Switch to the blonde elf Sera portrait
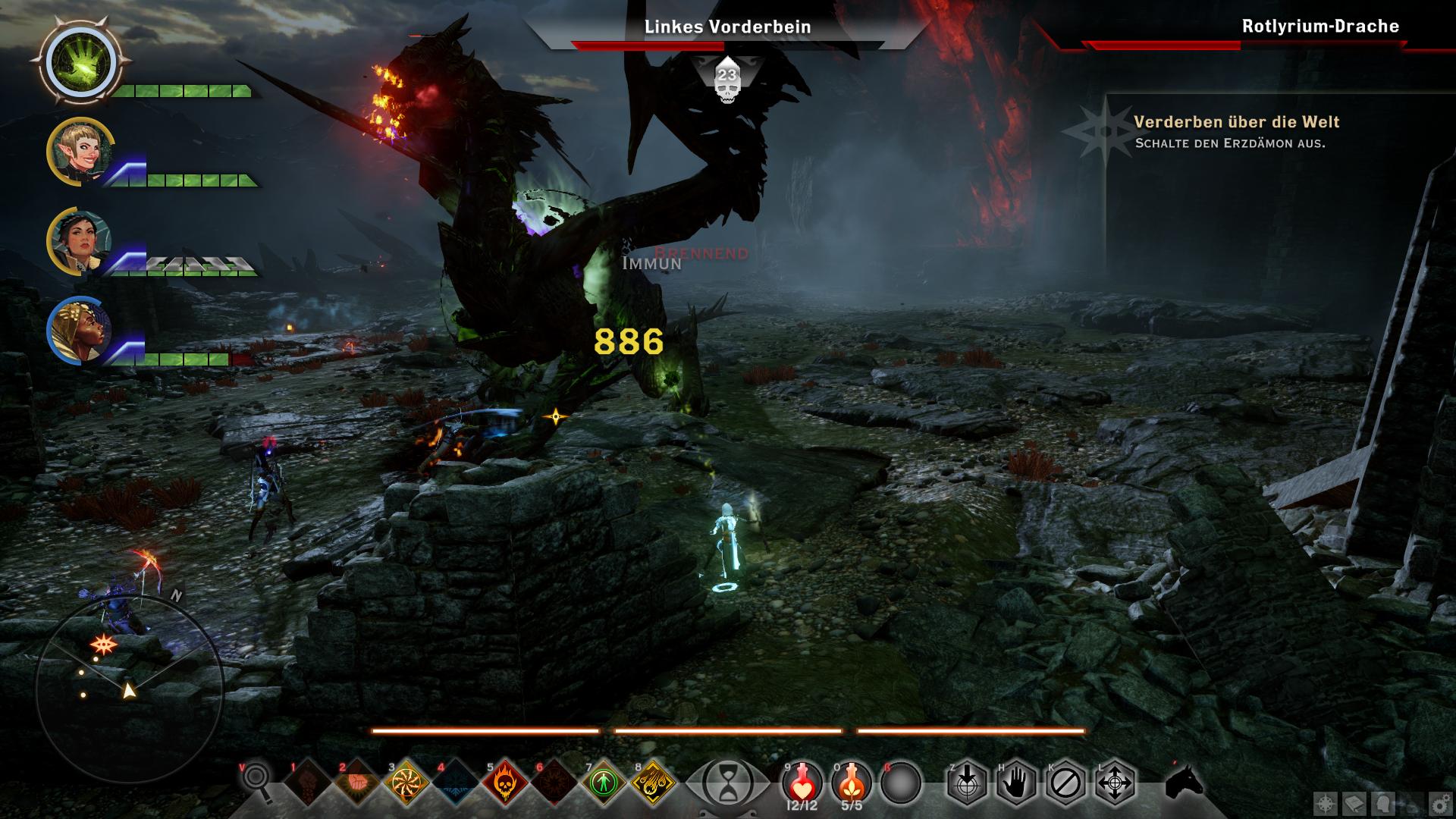This screenshot has height=819, width=1456. click(80, 150)
